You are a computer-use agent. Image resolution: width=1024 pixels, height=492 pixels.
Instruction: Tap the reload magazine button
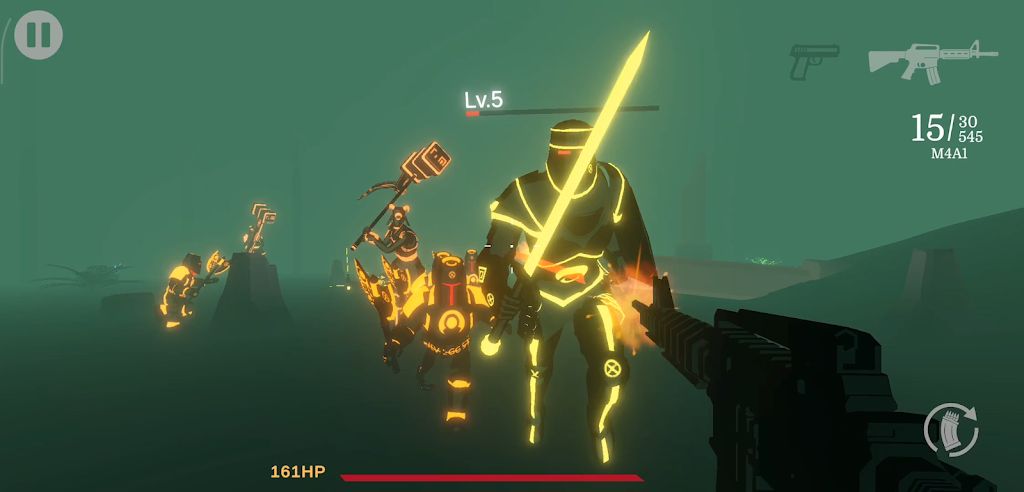point(951,429)
